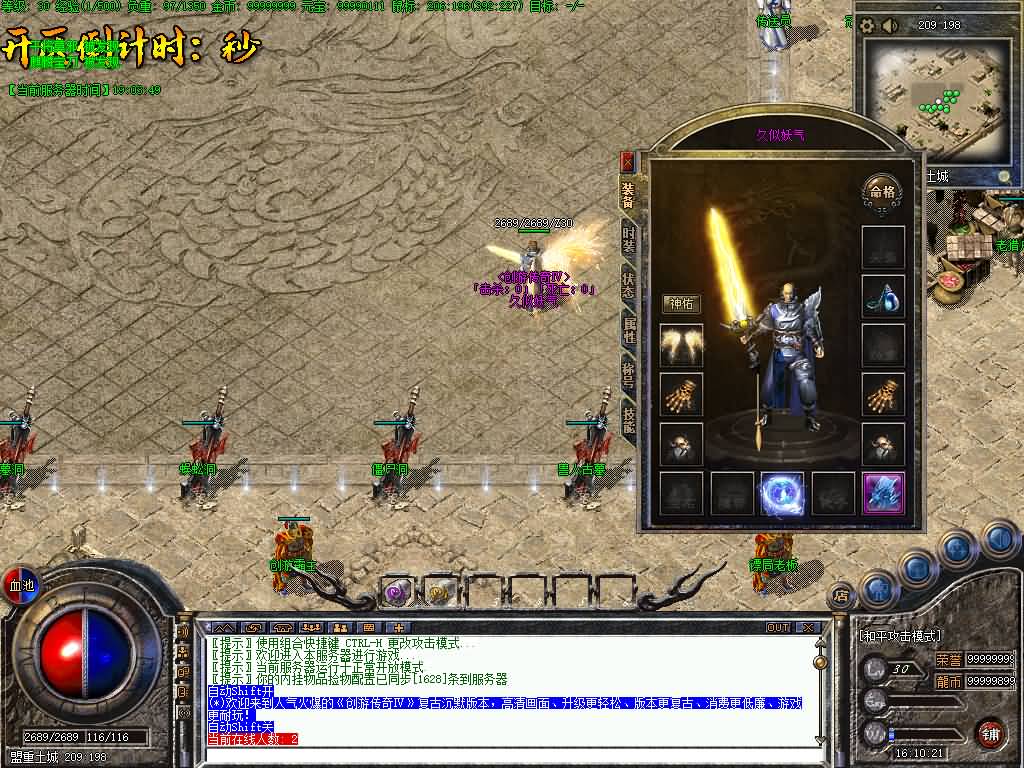
Task: Click the OUT button on the chat bar
Action: pos(777,627)
